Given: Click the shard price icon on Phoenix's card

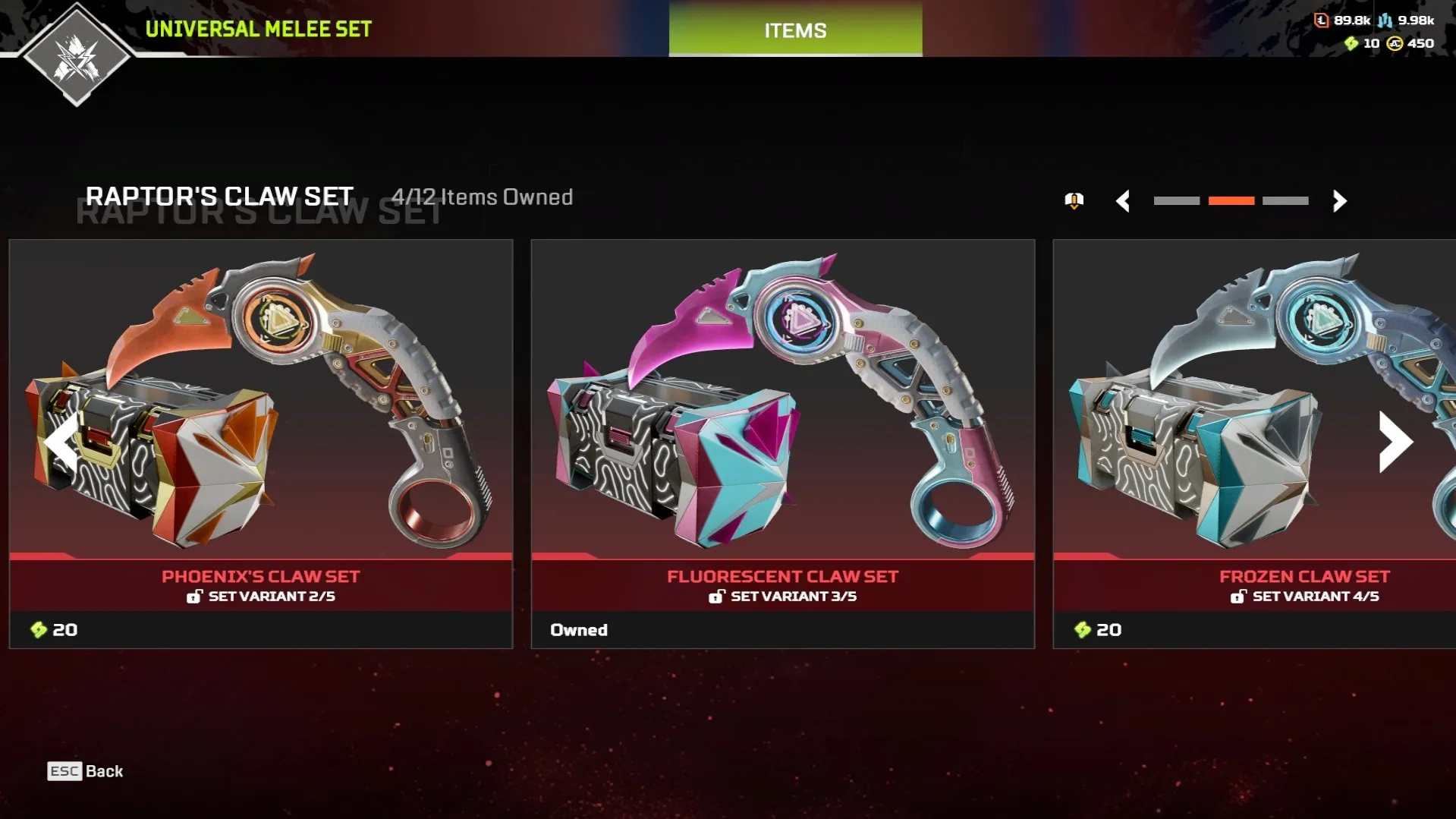Looking at the screenshot, I should (38, 629).
